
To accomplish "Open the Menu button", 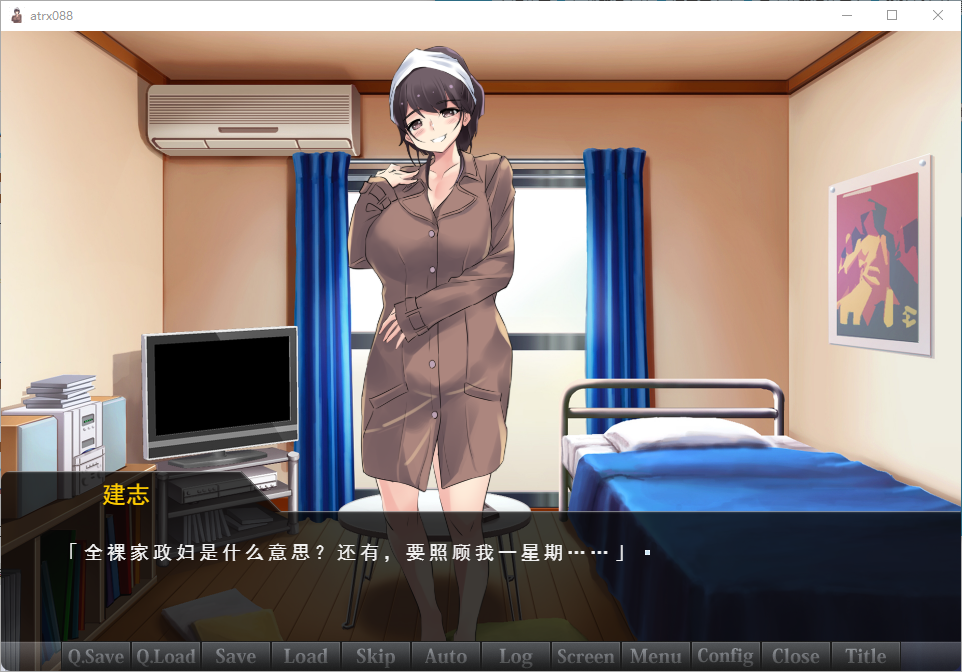I will pyautogui.click(x=656, y=657).
